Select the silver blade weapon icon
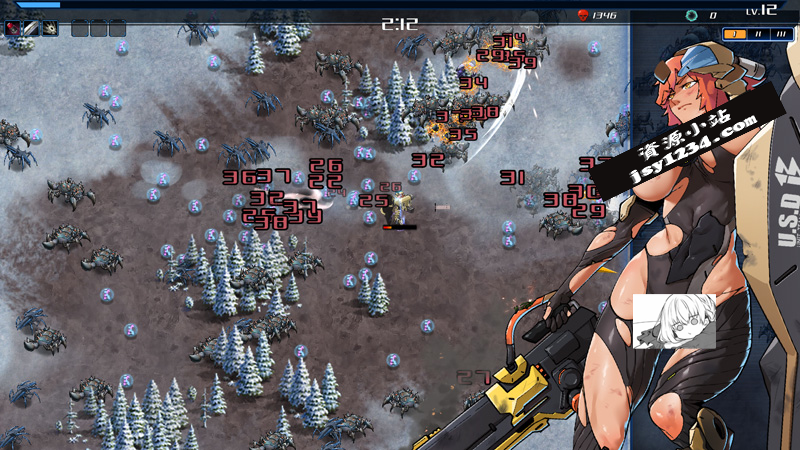This screenshot has width=800, height=450. (x=31, y=28)
